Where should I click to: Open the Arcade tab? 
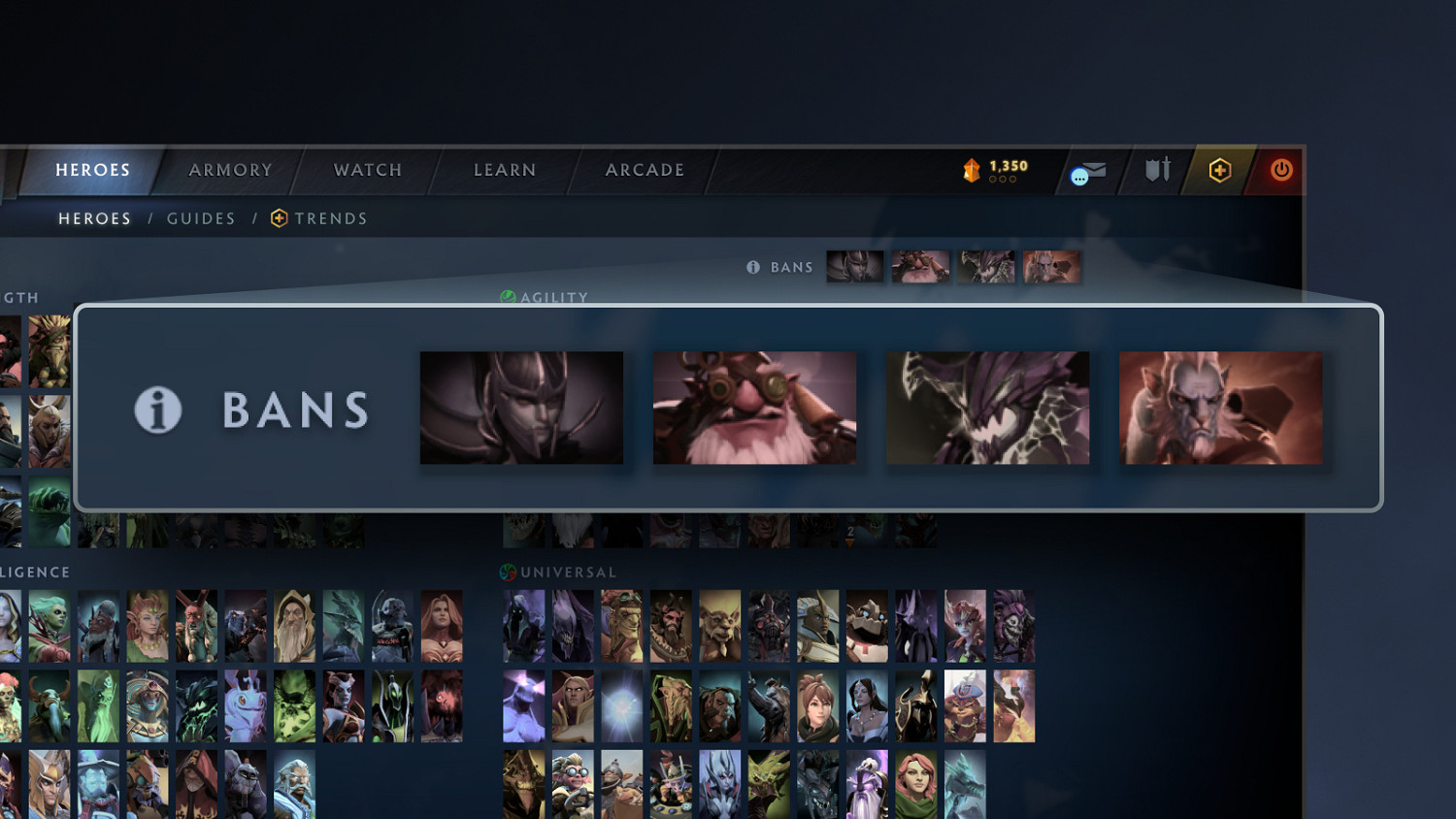point(645,170)
